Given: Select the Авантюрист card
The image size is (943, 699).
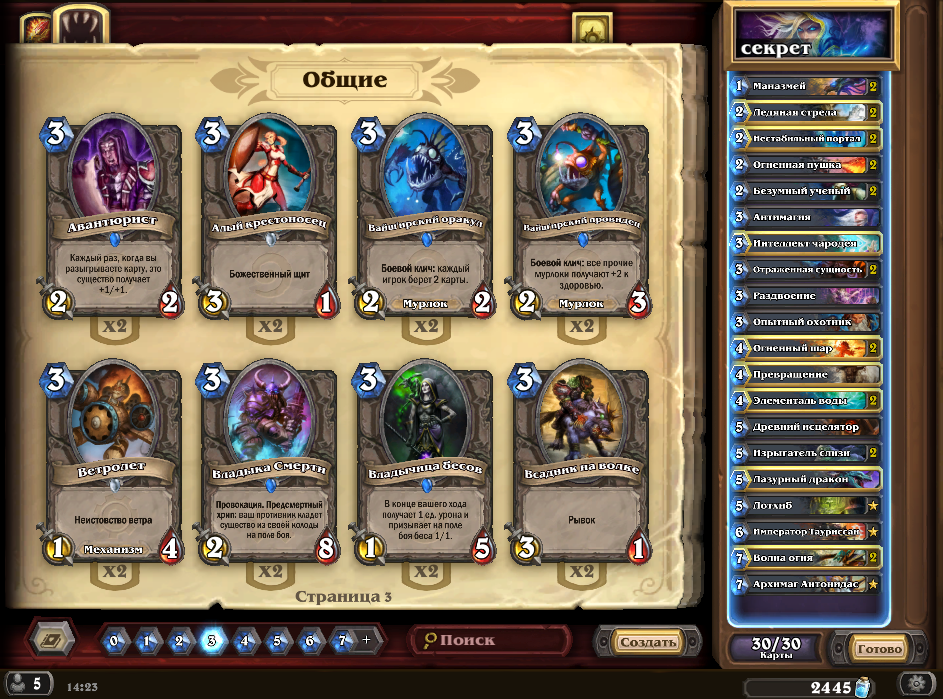Looking at the screenshot, I should (x=112, y=220).
